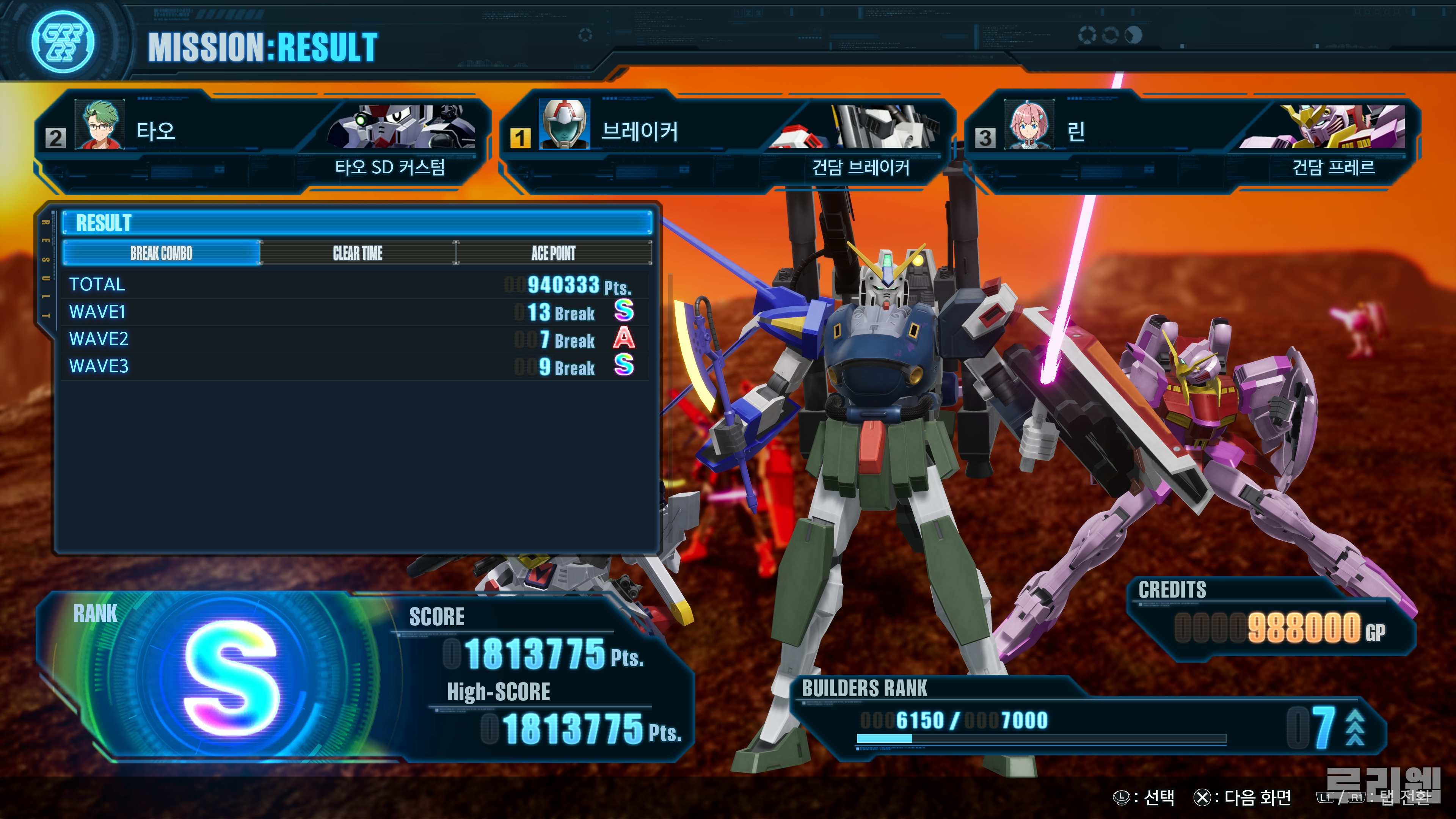Highlight the WAVE1 result row
Screen dimensions: 1456x819
pos(356,312)
